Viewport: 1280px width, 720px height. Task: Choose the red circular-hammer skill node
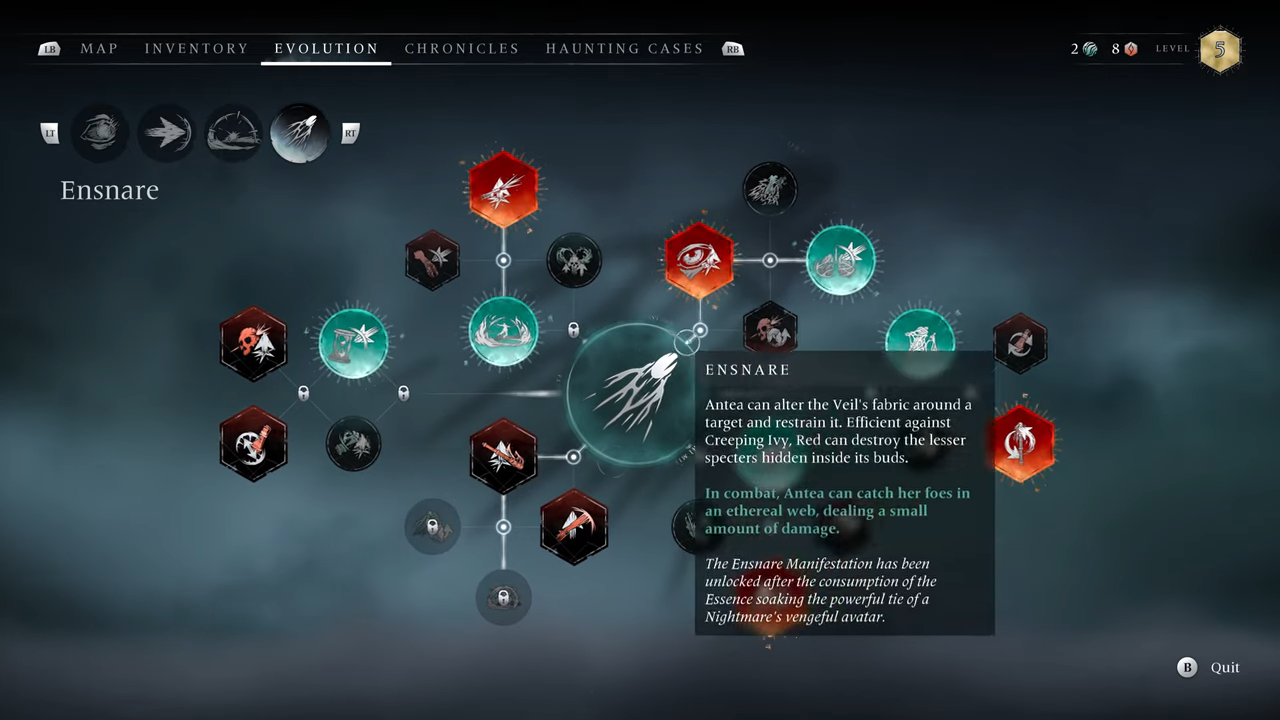tap(253, 443)
